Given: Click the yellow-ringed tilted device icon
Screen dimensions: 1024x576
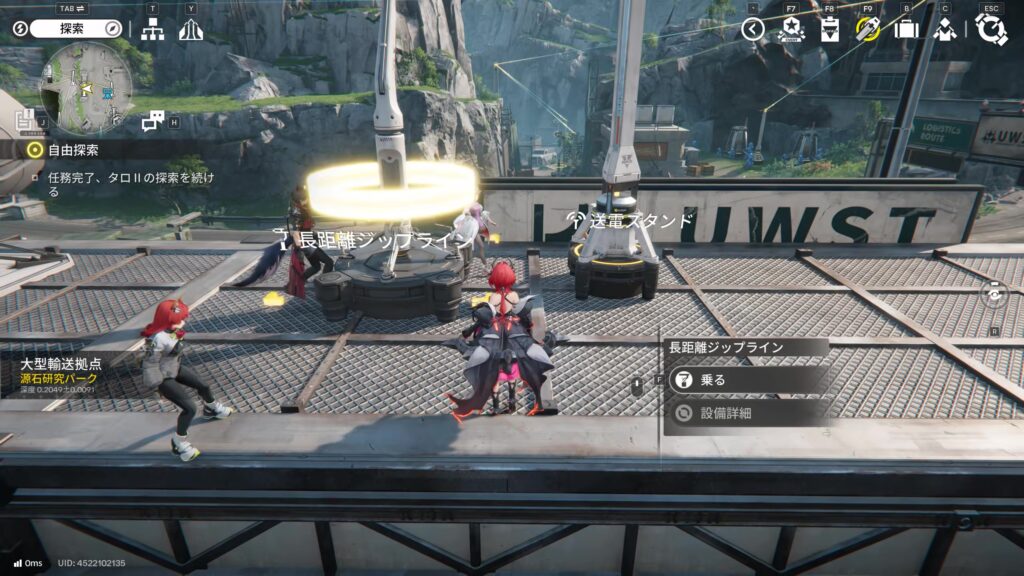Looking at the screenshot, I should pos(868,29).
